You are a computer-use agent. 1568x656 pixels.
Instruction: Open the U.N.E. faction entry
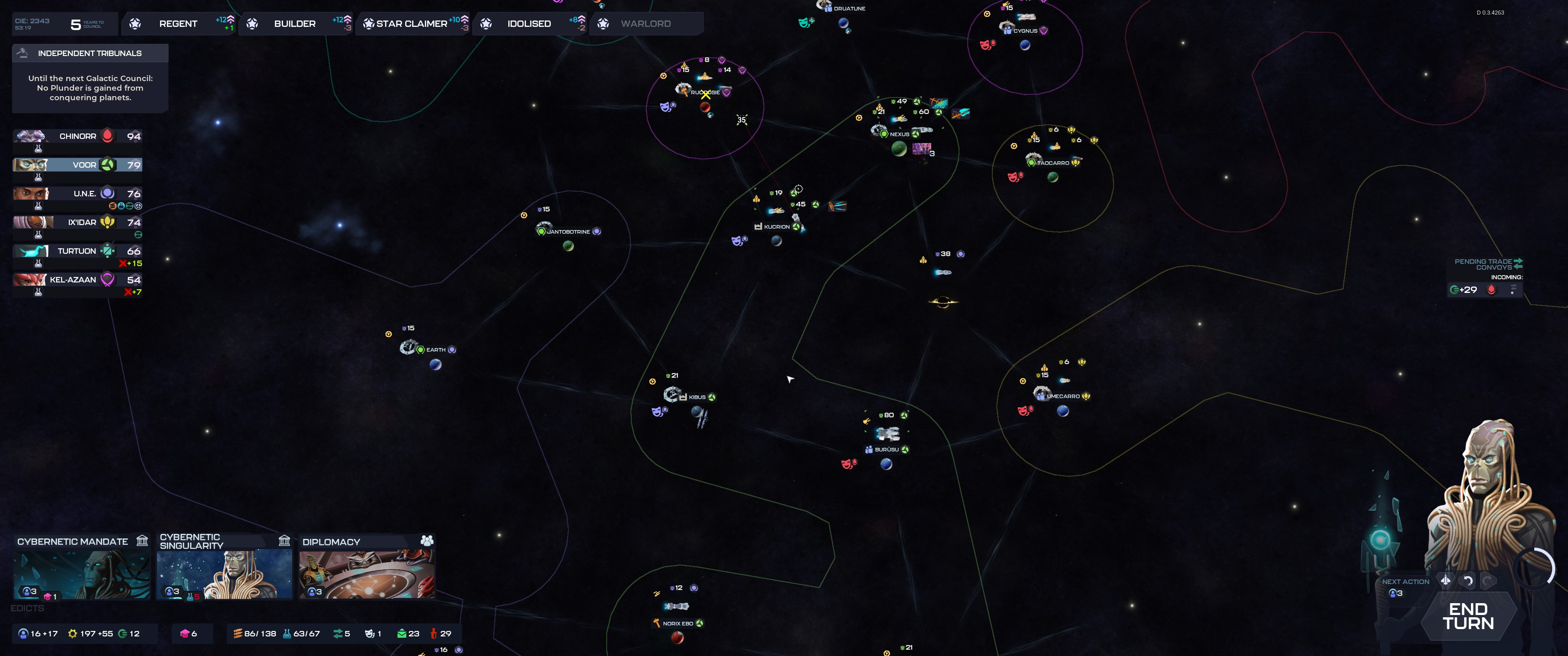78,194
